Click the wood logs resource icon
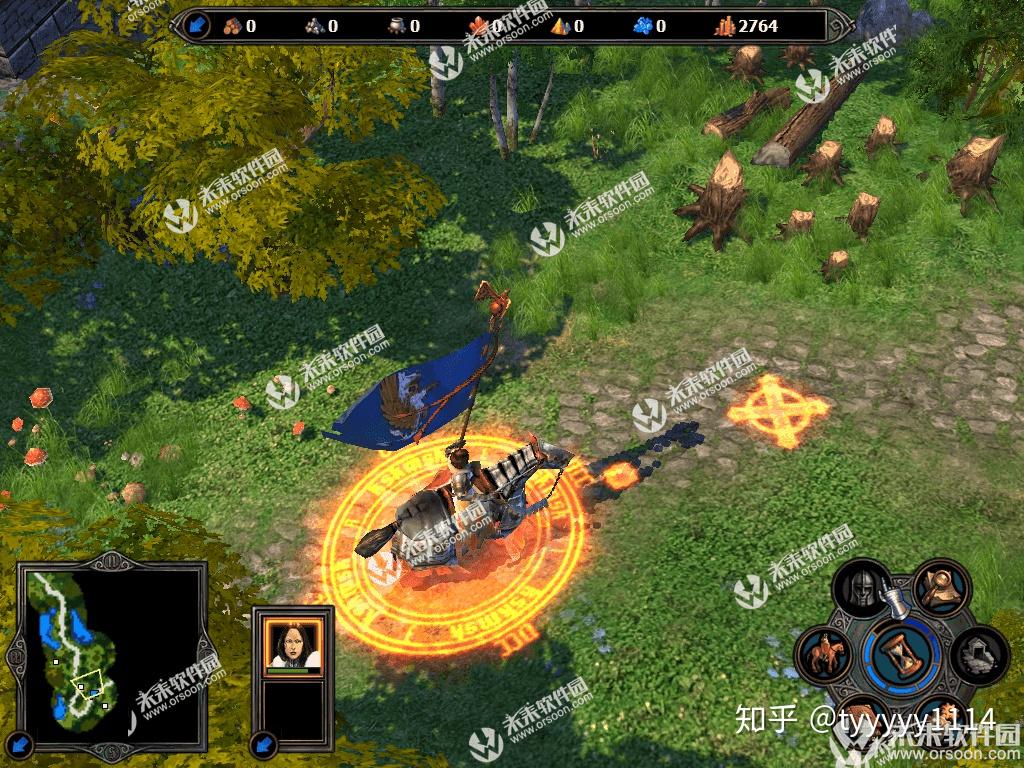 pos(232,26)
